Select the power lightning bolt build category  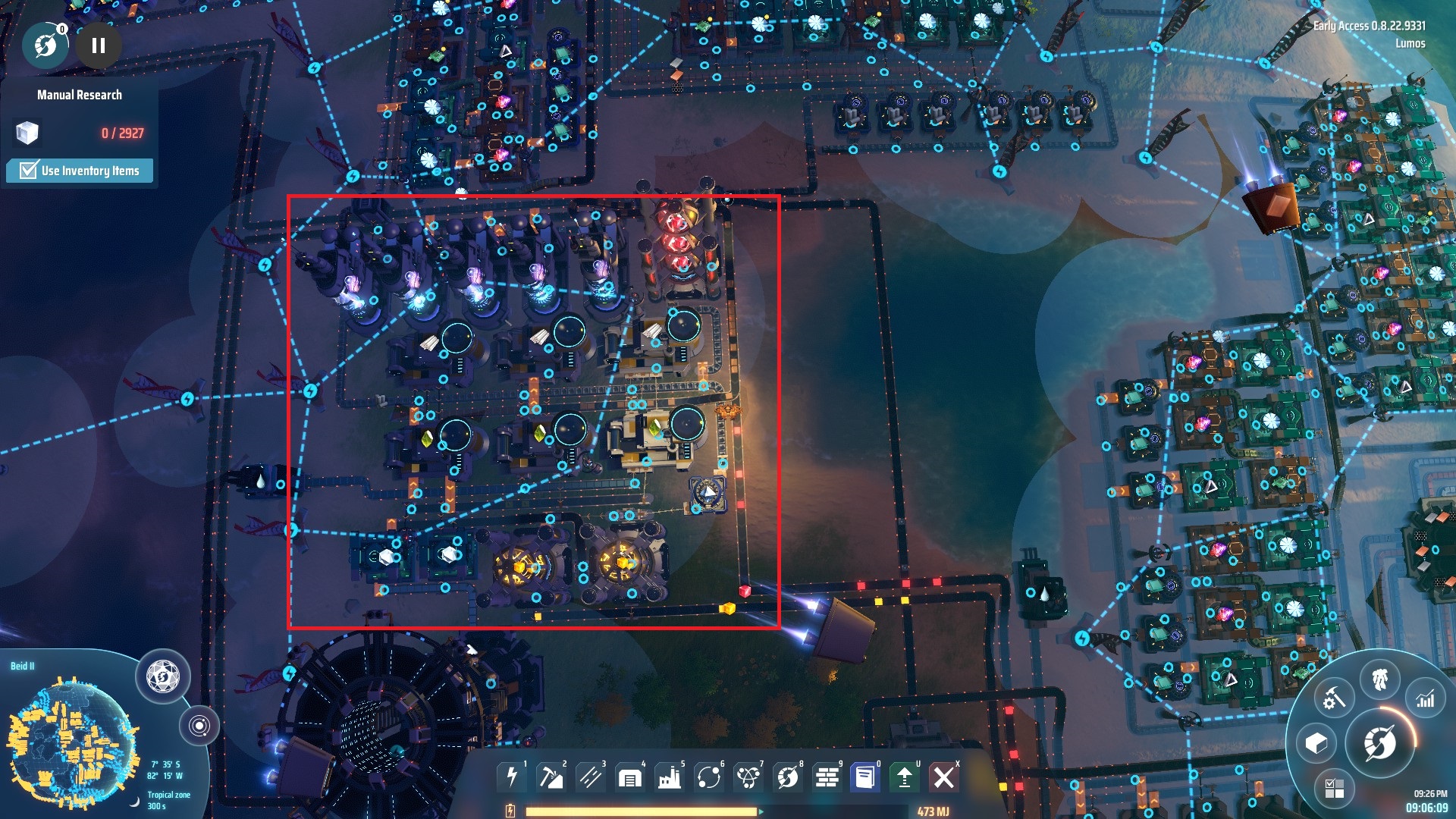[x=512, y=777]
